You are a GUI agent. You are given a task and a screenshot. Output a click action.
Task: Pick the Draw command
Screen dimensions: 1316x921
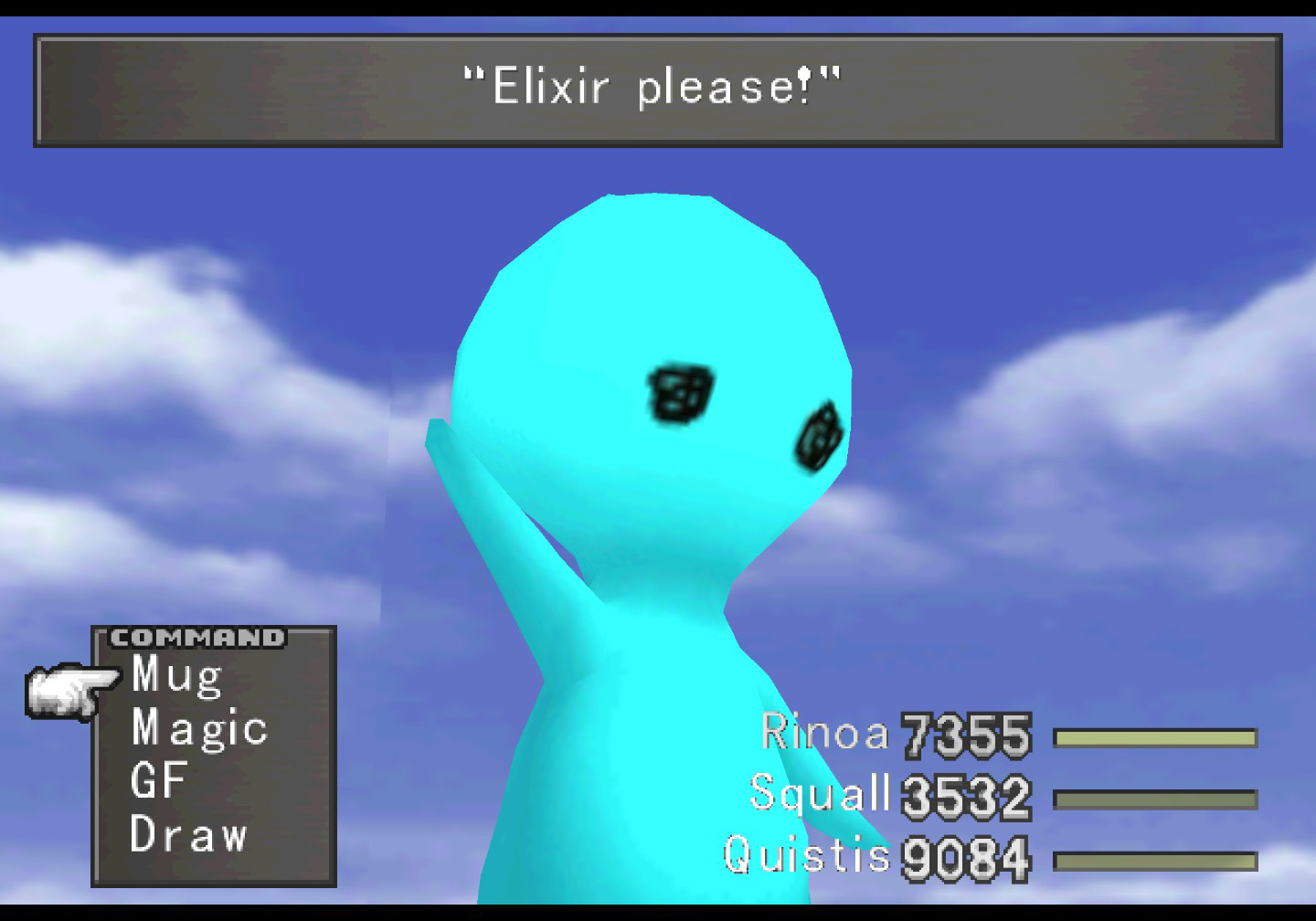coord(188,834)
